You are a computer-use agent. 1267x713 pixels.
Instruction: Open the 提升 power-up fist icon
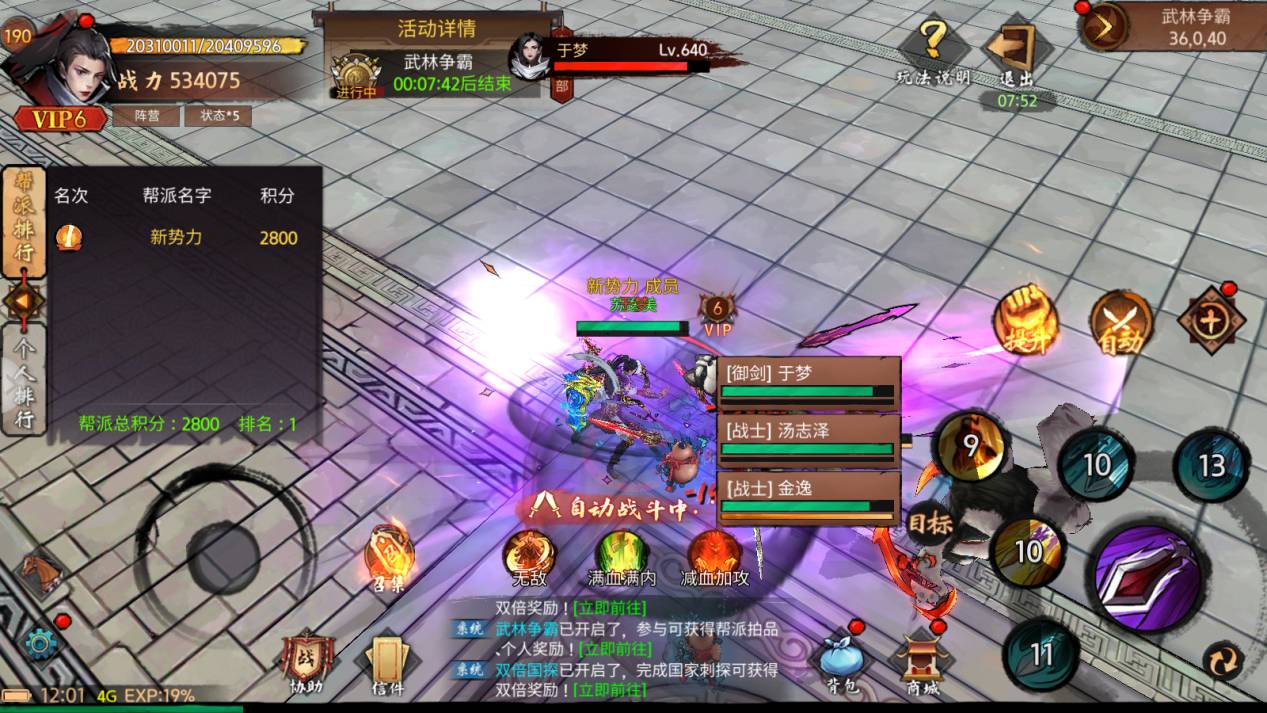point(1025,320)
